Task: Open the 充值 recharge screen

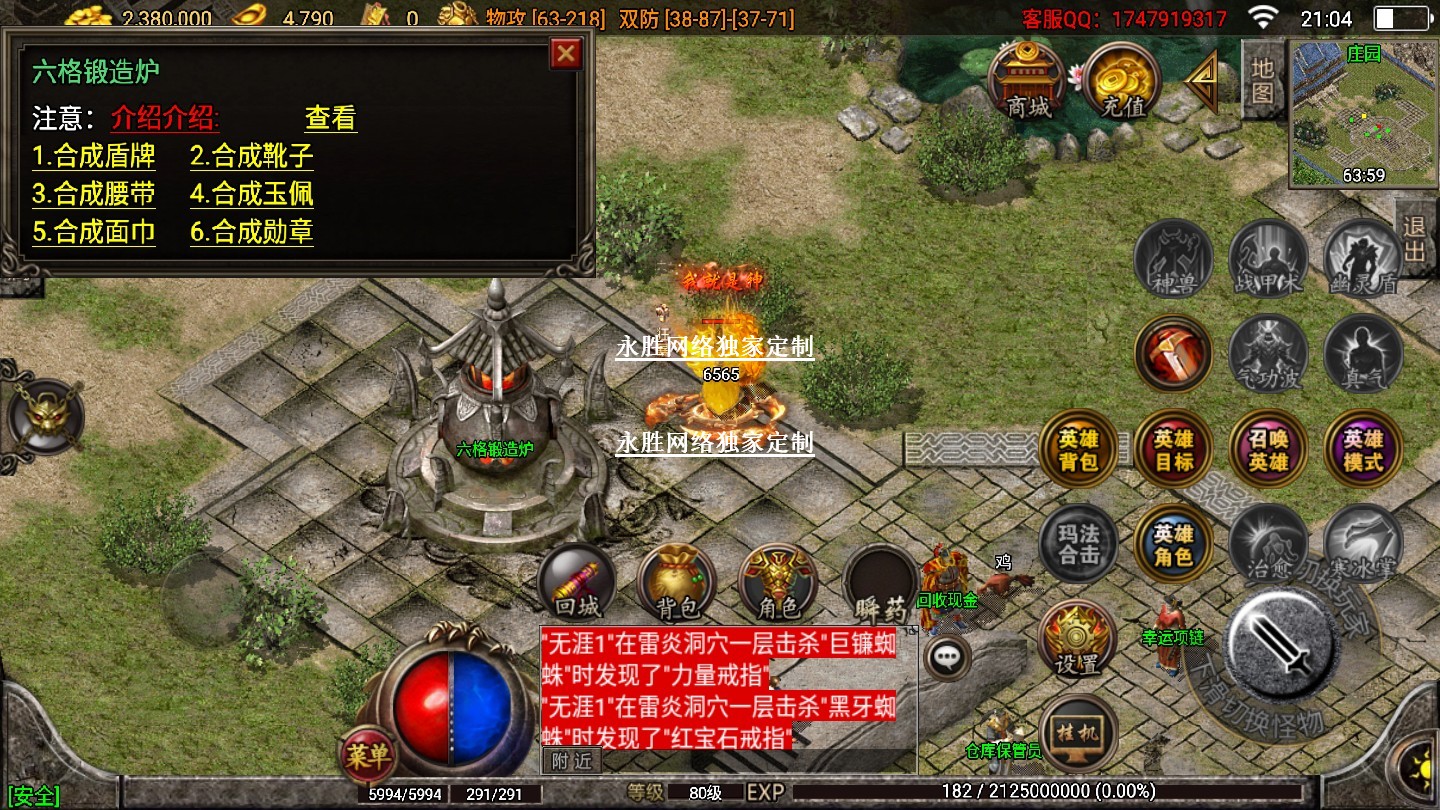Action: 1121,82
